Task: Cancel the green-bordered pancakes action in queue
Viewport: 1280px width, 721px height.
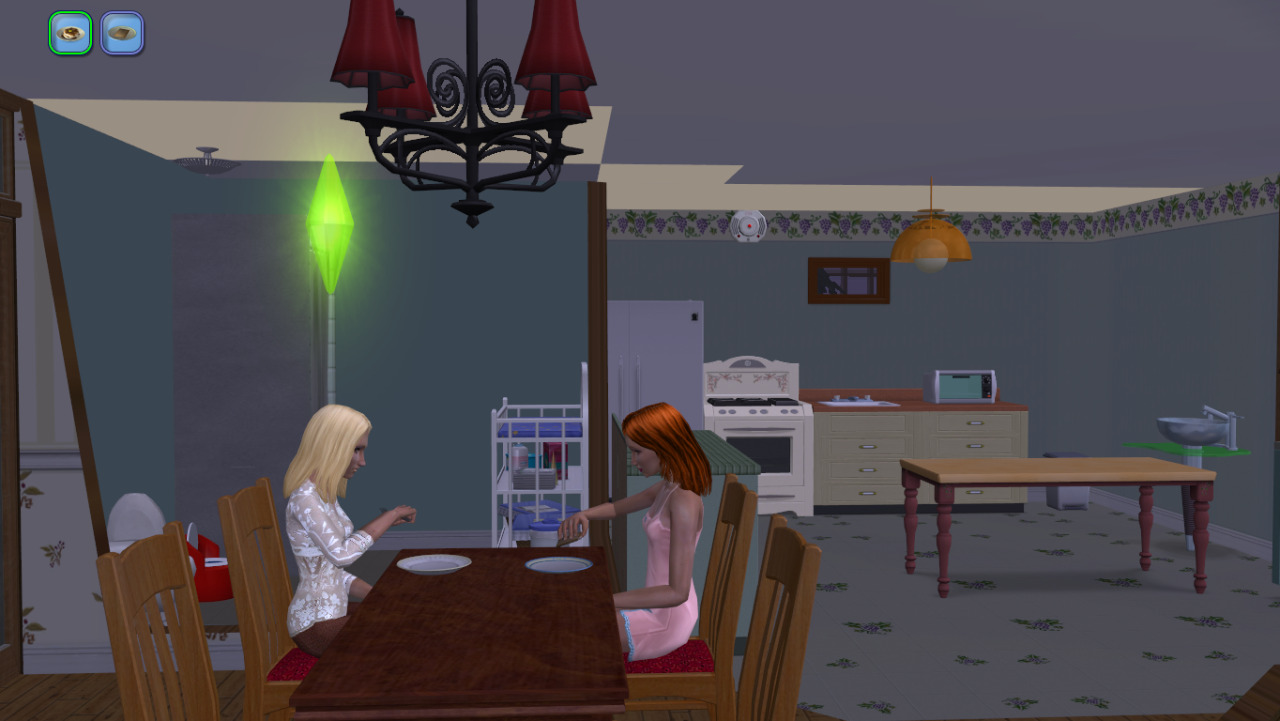Action: (x=71, y=33)
